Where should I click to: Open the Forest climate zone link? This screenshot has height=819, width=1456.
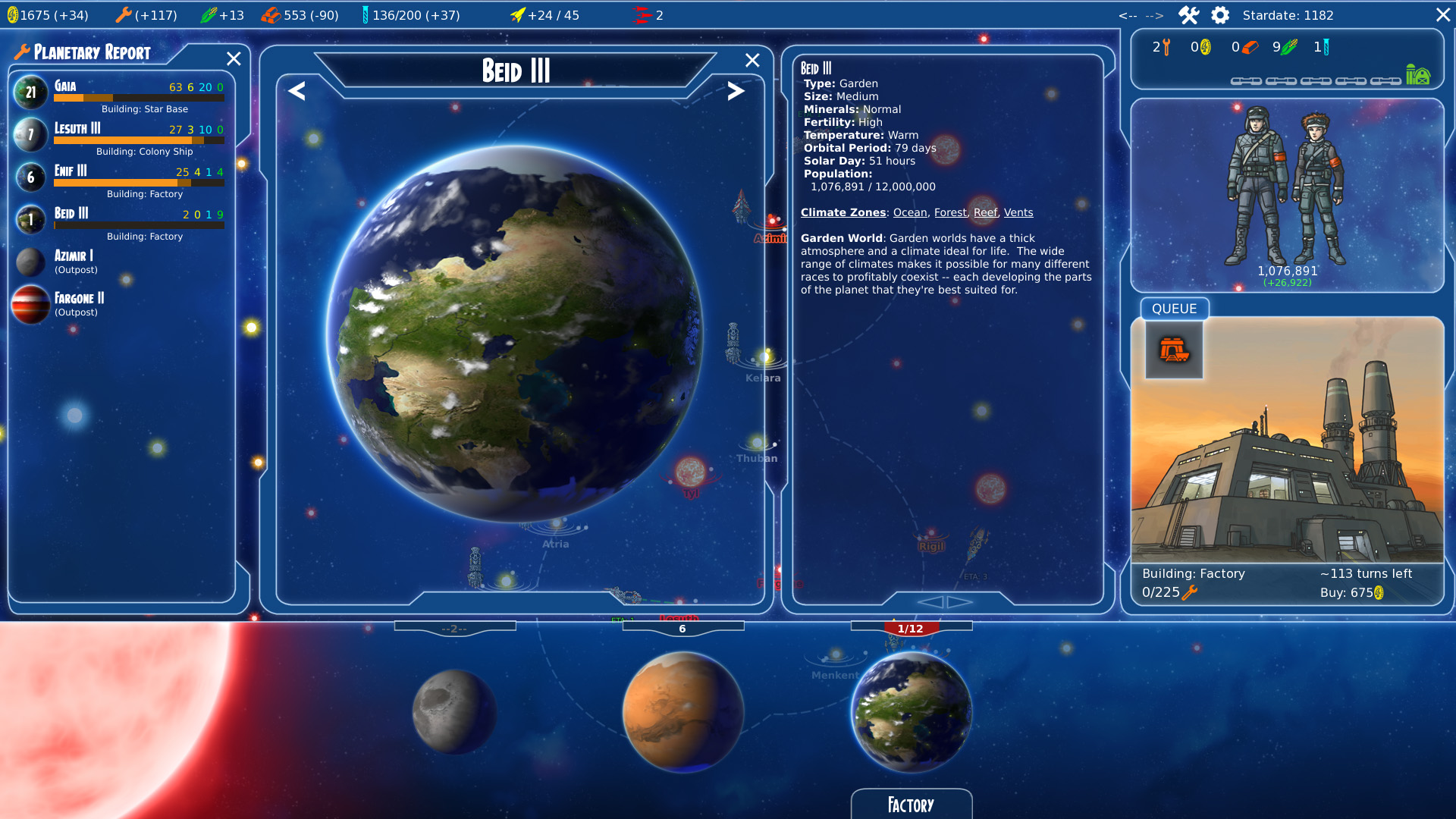pos(950,213)
